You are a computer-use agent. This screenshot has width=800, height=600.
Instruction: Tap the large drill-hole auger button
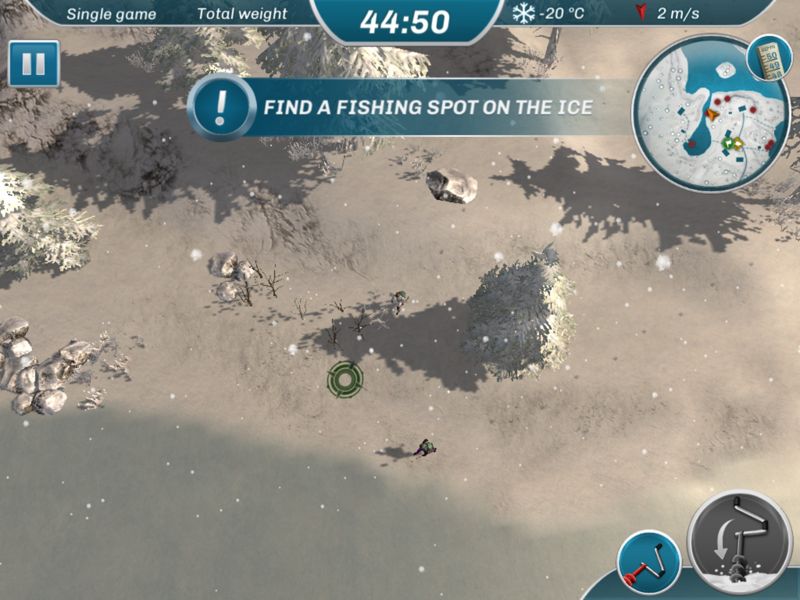point(741,543)
